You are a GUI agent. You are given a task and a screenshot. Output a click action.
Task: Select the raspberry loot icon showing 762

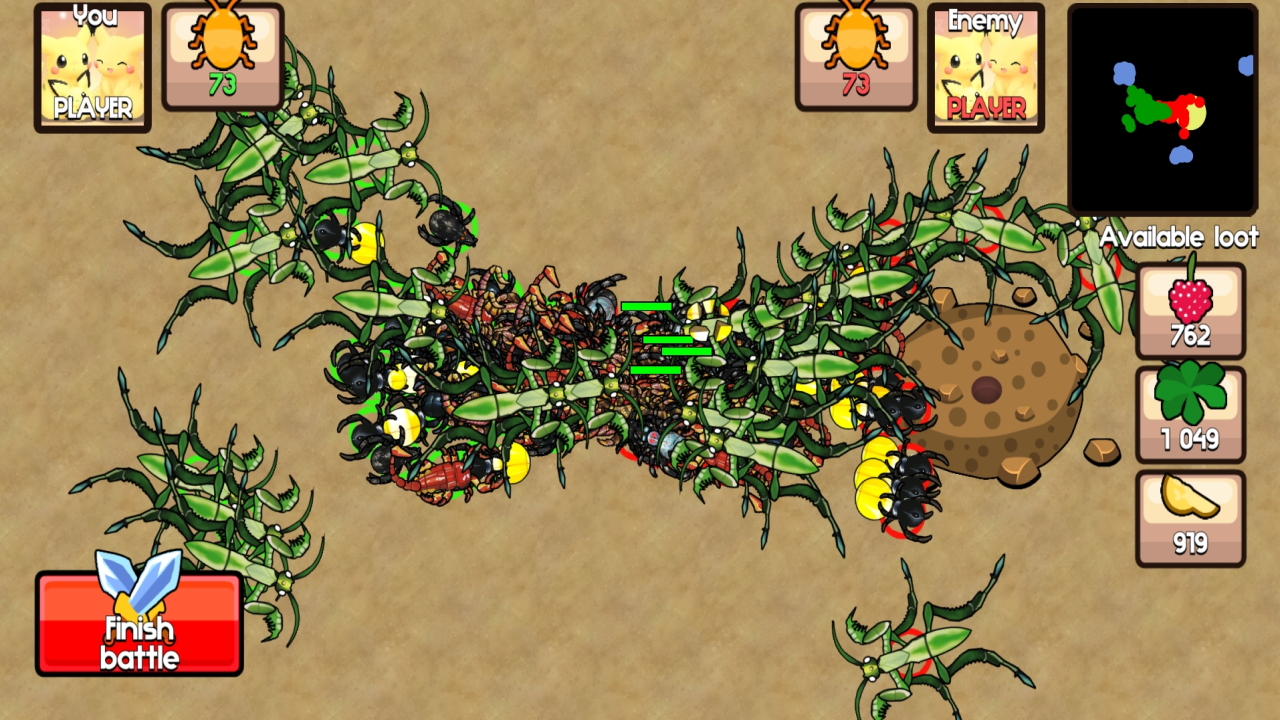1190,310
